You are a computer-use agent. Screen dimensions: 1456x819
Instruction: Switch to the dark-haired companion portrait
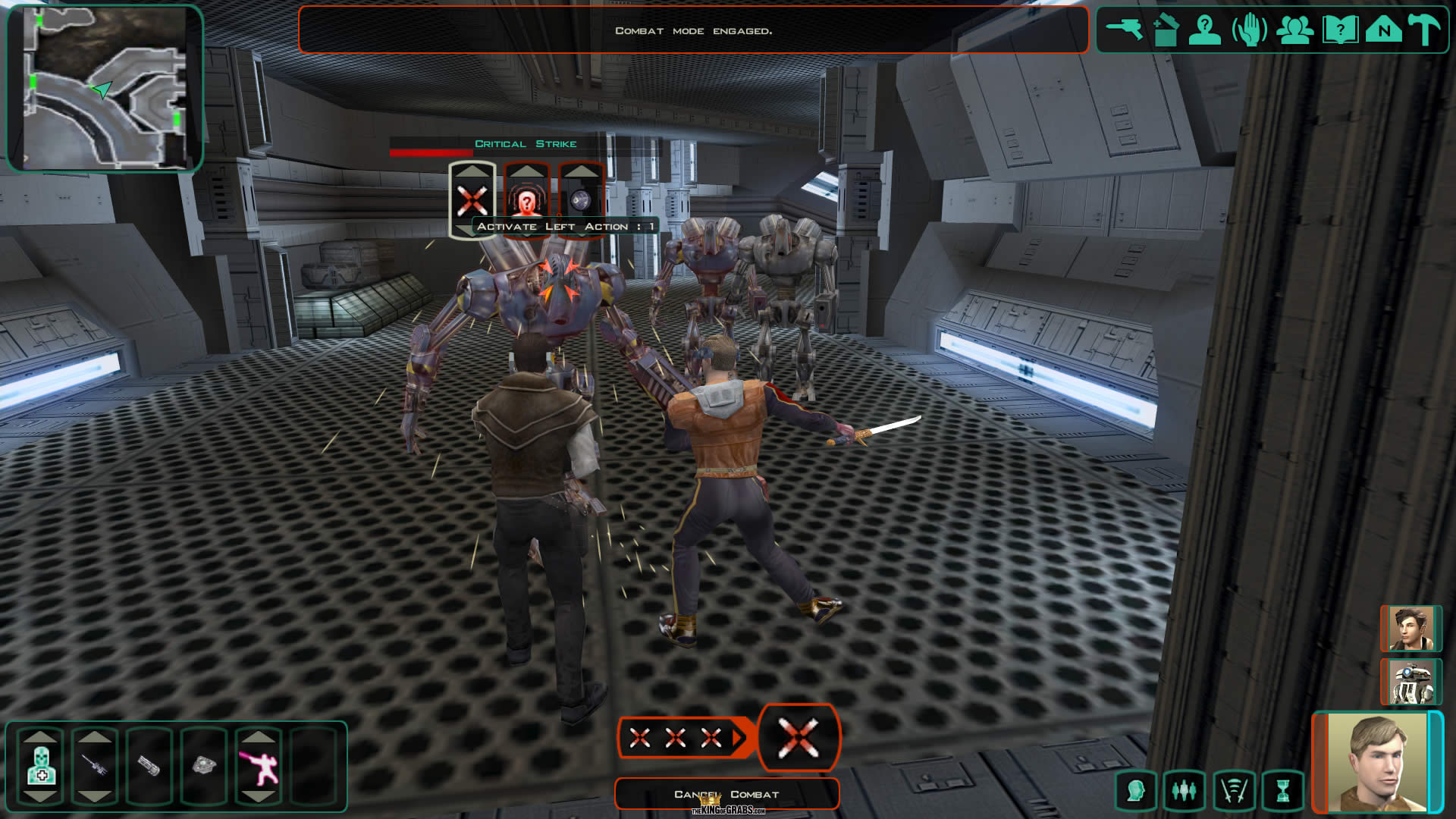pyautogui.click(x=1410, y=629)
